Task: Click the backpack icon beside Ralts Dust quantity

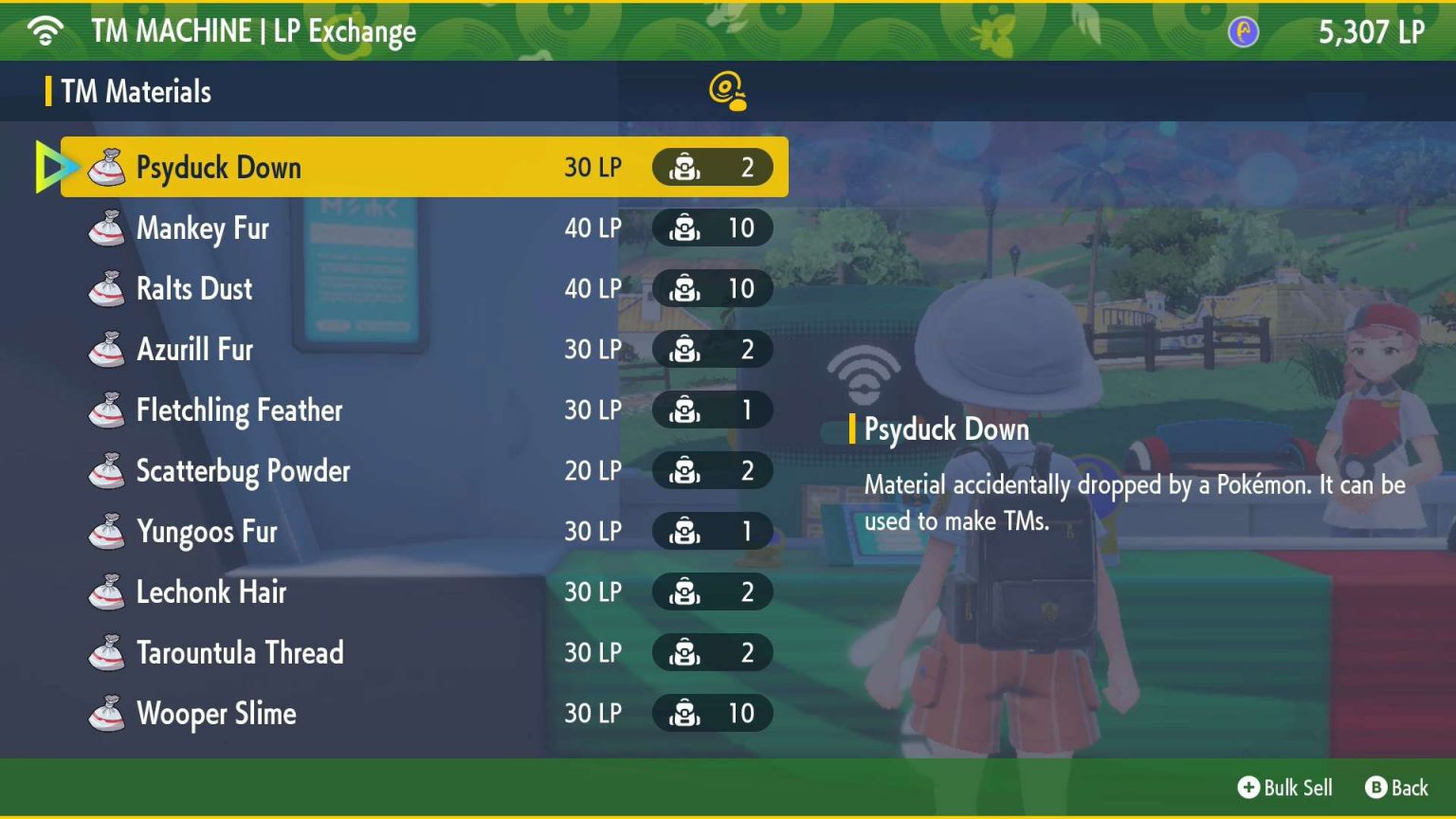Action: click(684, 288)
